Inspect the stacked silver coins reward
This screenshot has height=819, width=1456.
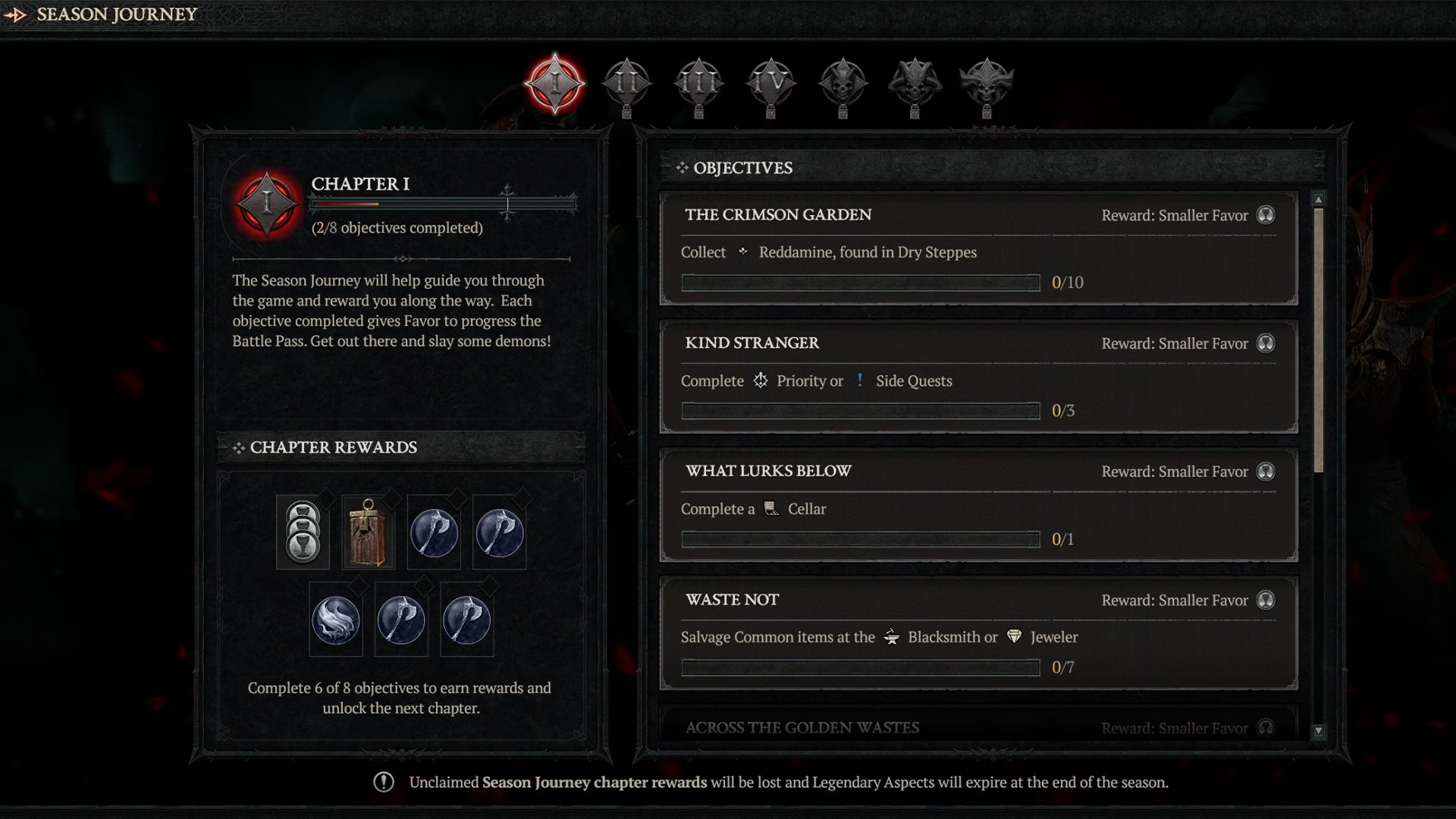click(303, 532)
